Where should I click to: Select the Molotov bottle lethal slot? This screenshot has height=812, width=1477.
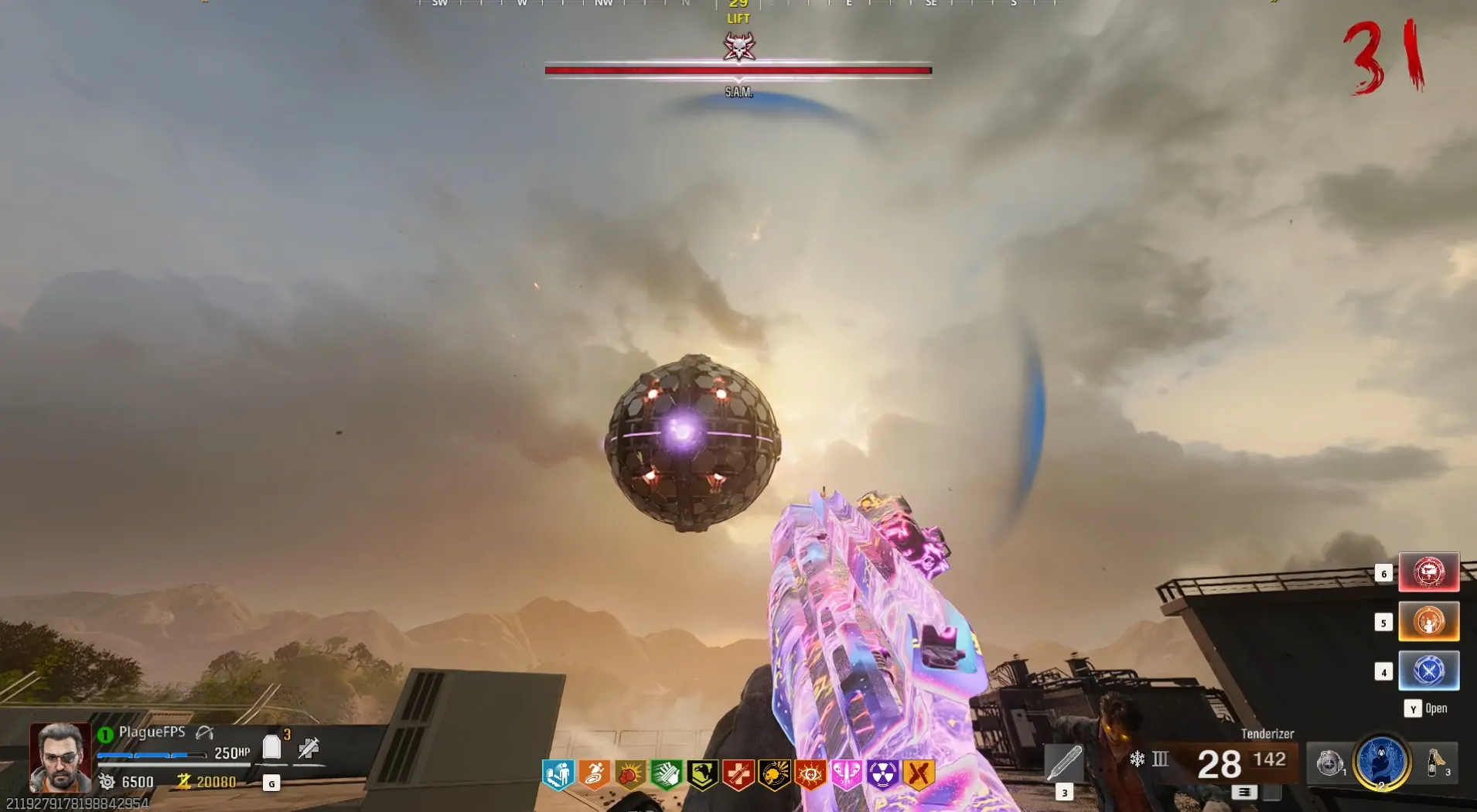[x=1435, y=763]
